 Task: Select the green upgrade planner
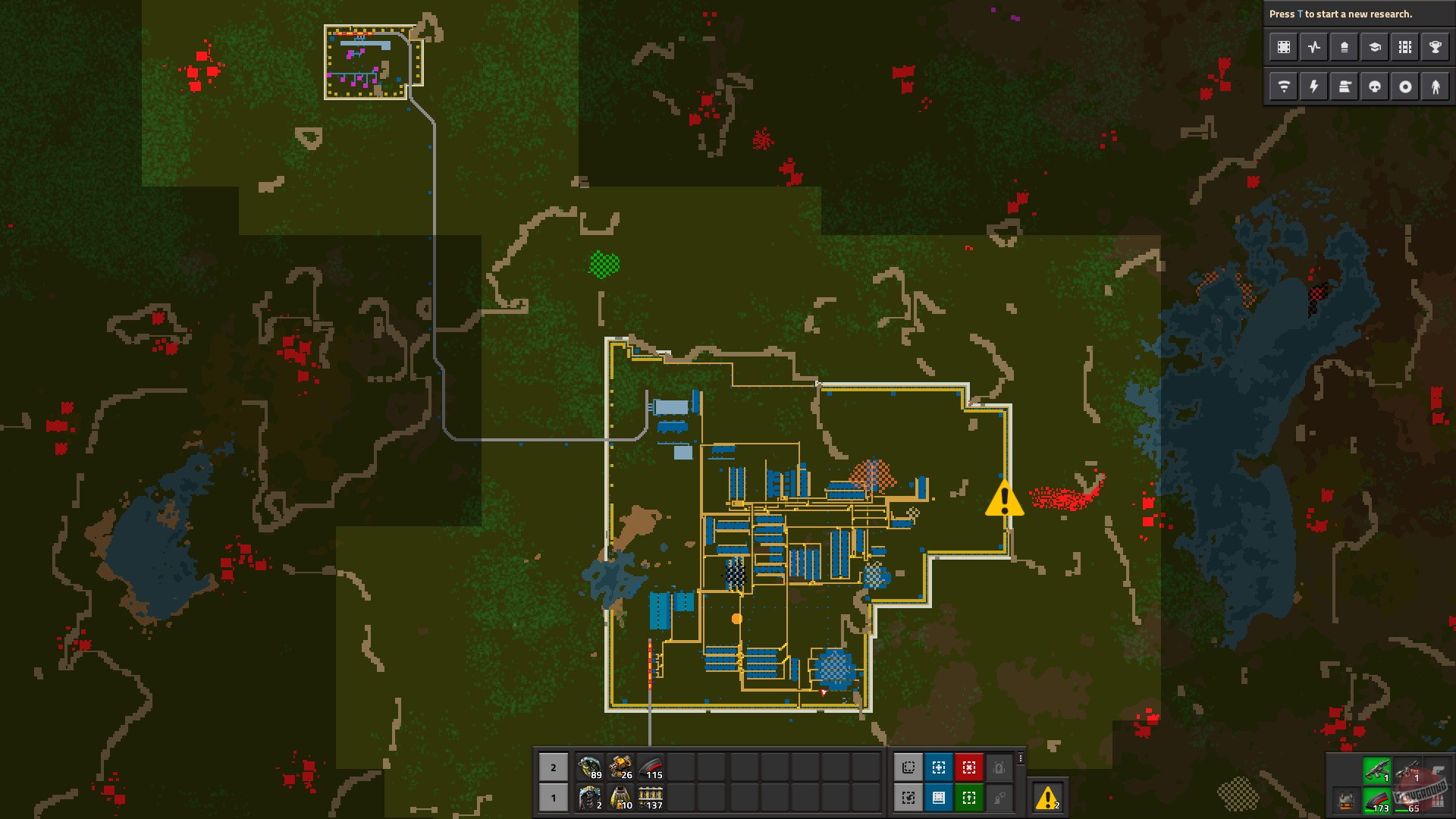(x=969, y=797)
